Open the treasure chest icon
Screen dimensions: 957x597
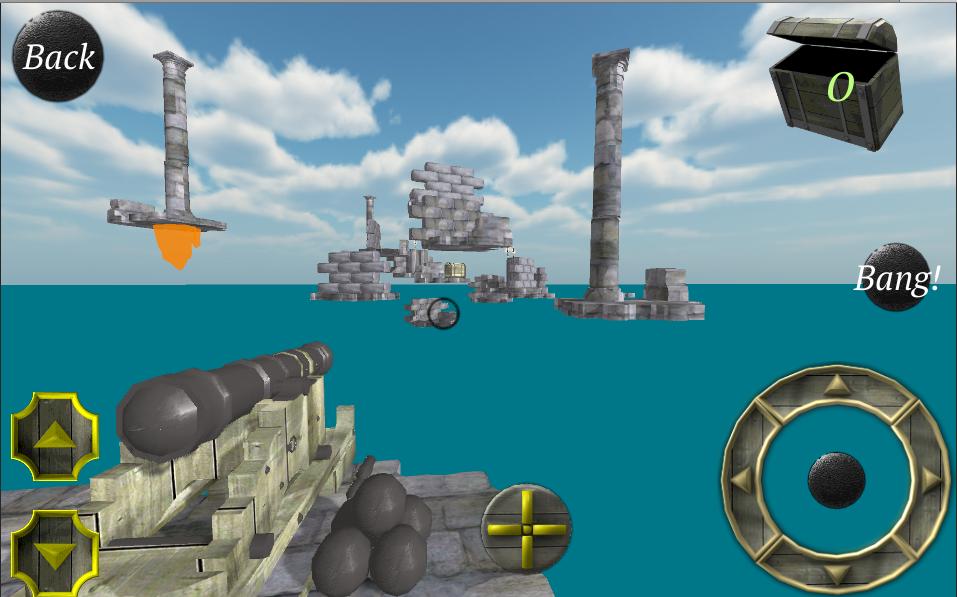(x=838, y=83)
